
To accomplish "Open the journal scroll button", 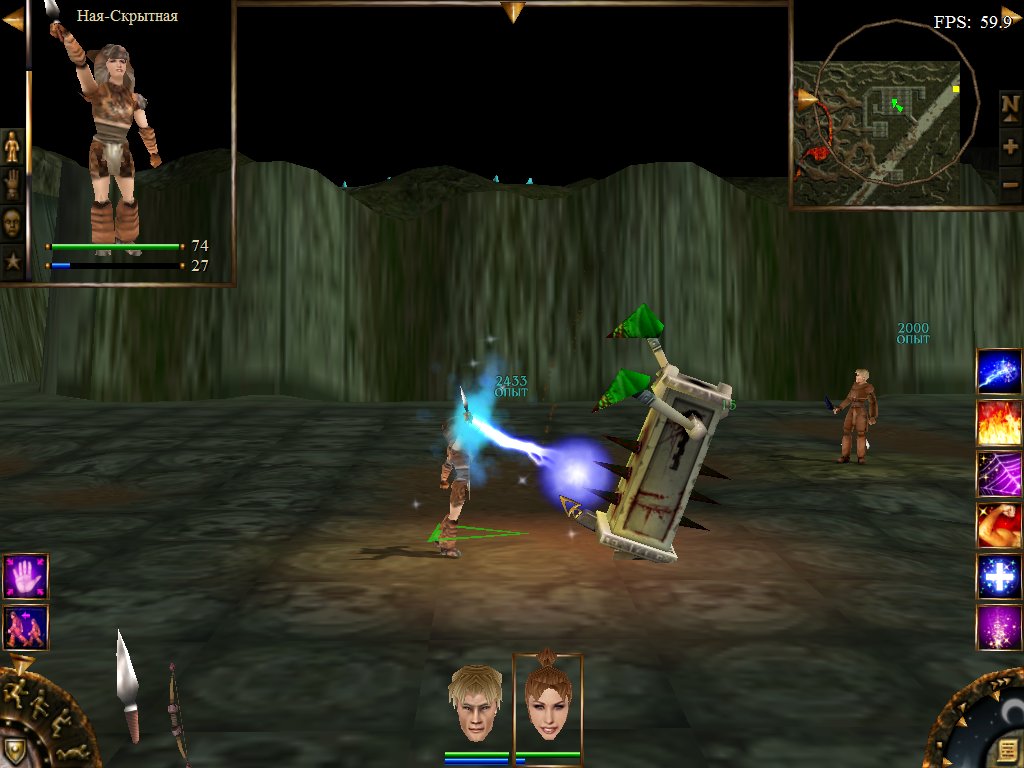I will coord(1004,749).
